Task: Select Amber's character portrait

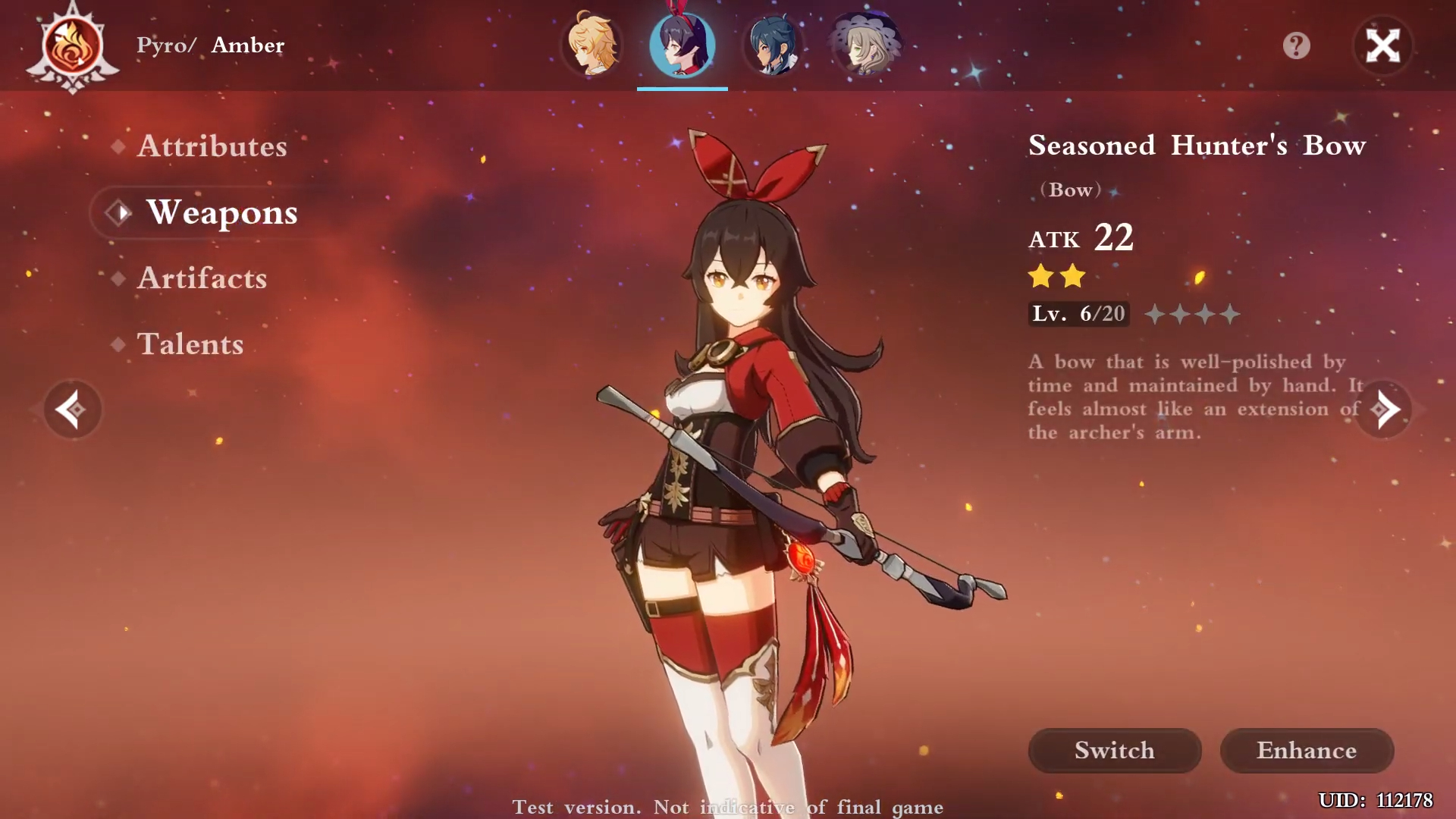Action: click(x=682, y=45)
